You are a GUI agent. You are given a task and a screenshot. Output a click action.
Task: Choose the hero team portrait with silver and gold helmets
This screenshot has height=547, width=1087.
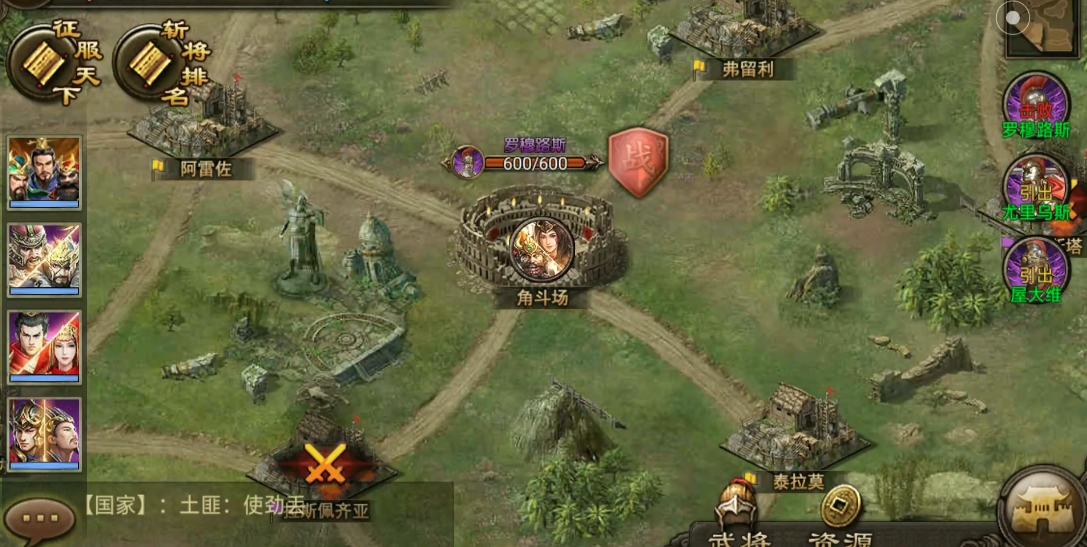point(44,258)
